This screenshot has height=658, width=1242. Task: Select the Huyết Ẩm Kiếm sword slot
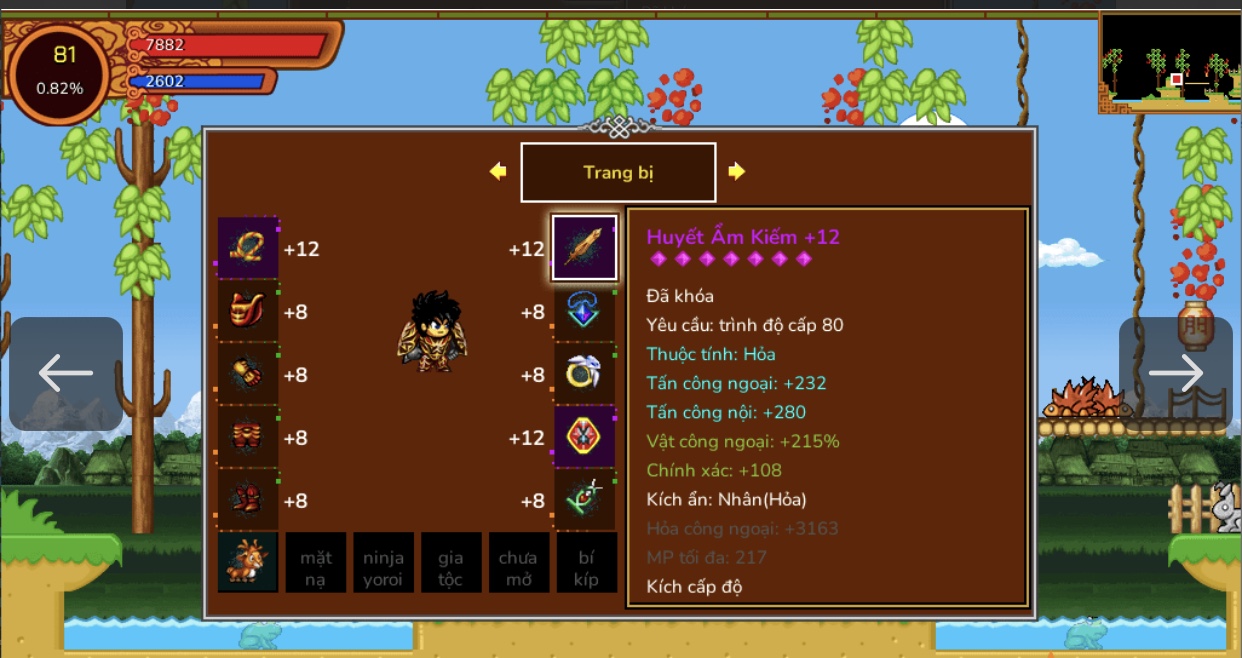(585, 249)
